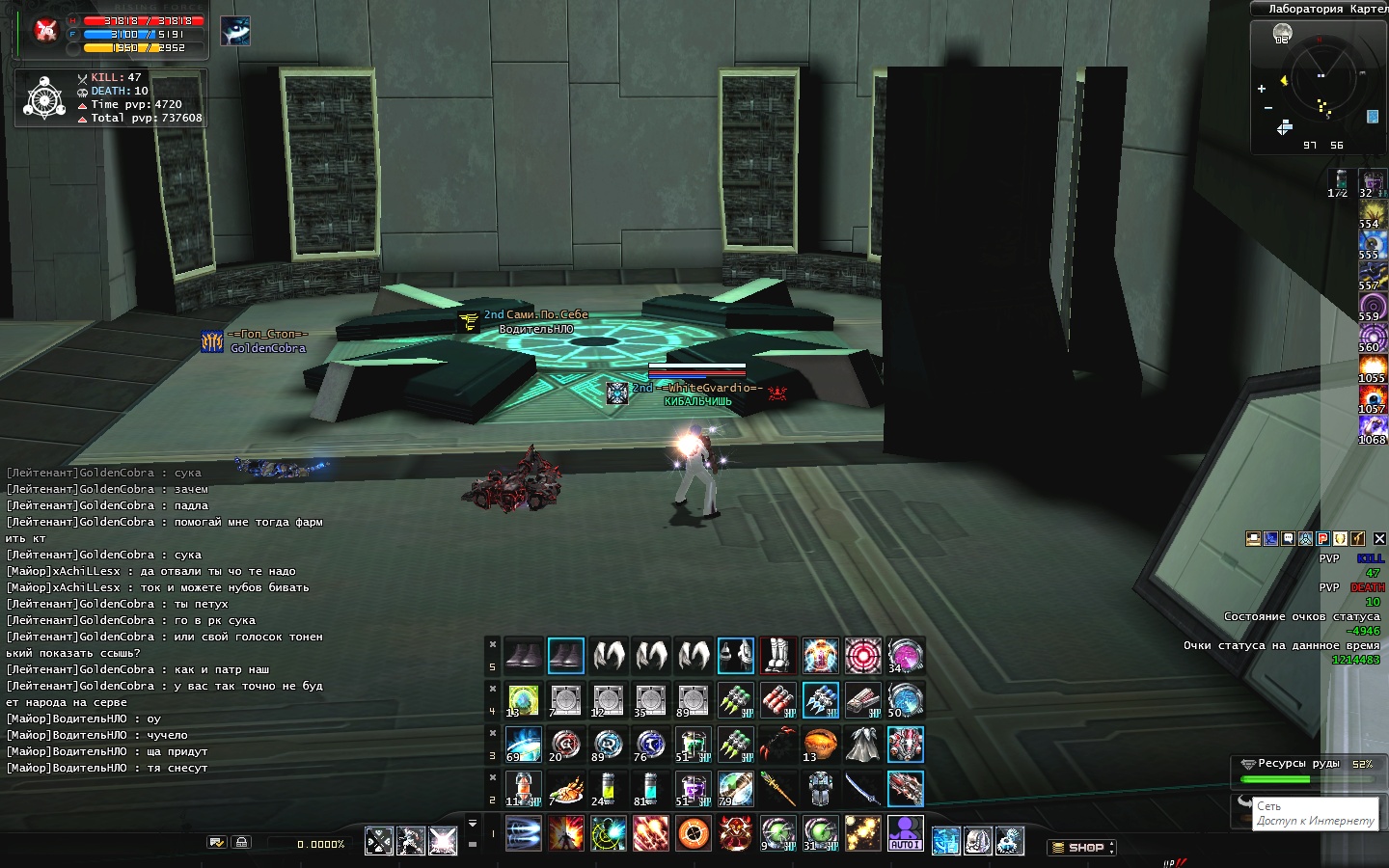The image size is (1389, 868).
Task: Use the orange crosshair target skill
Action: click(693, 833)
